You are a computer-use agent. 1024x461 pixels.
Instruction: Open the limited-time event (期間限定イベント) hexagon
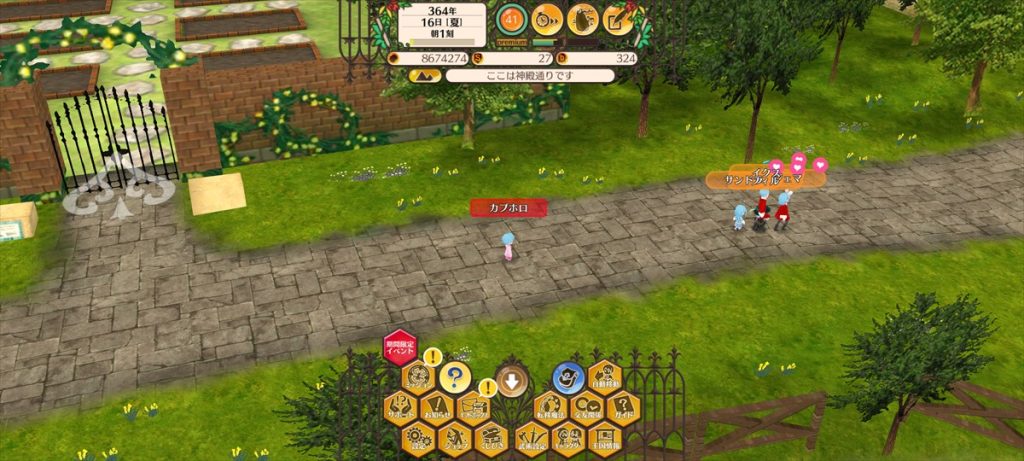(x=399, y=348)
